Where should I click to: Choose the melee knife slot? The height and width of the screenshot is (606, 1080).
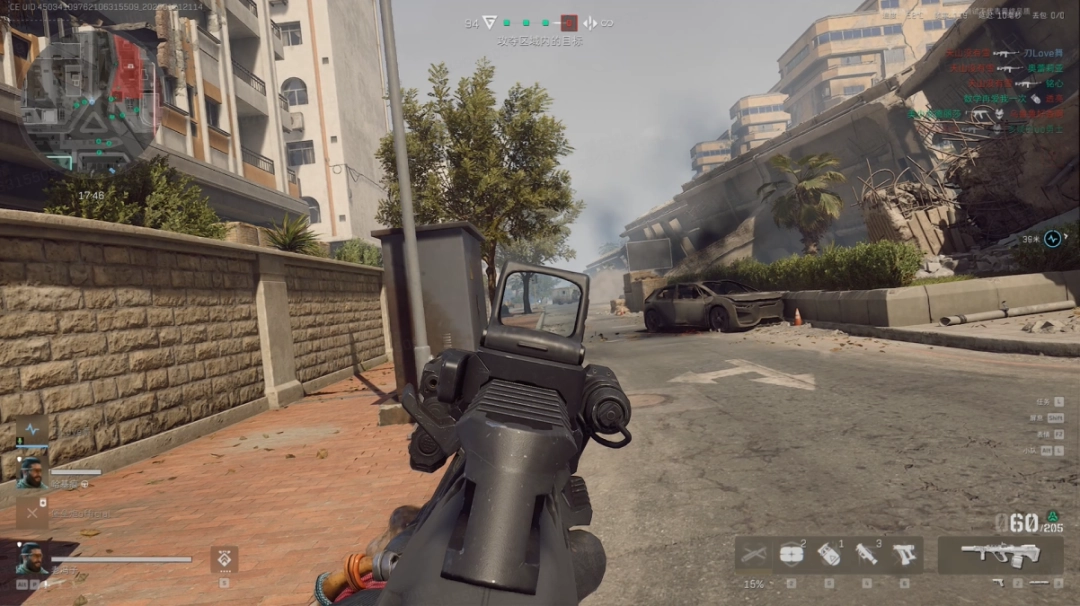click(752, 554)
